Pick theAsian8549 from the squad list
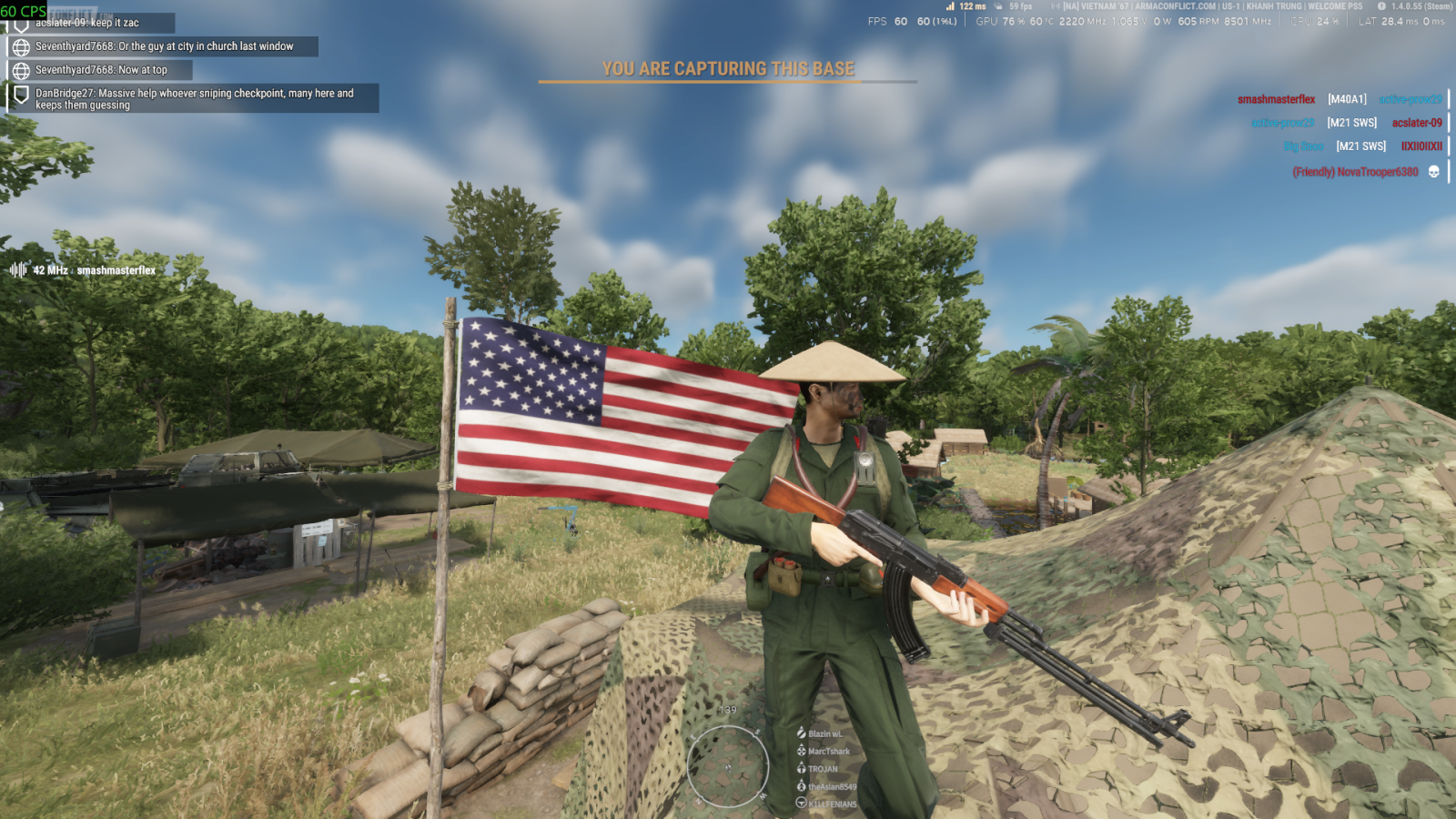1456x819 pixels. click(x=832, y=786)
